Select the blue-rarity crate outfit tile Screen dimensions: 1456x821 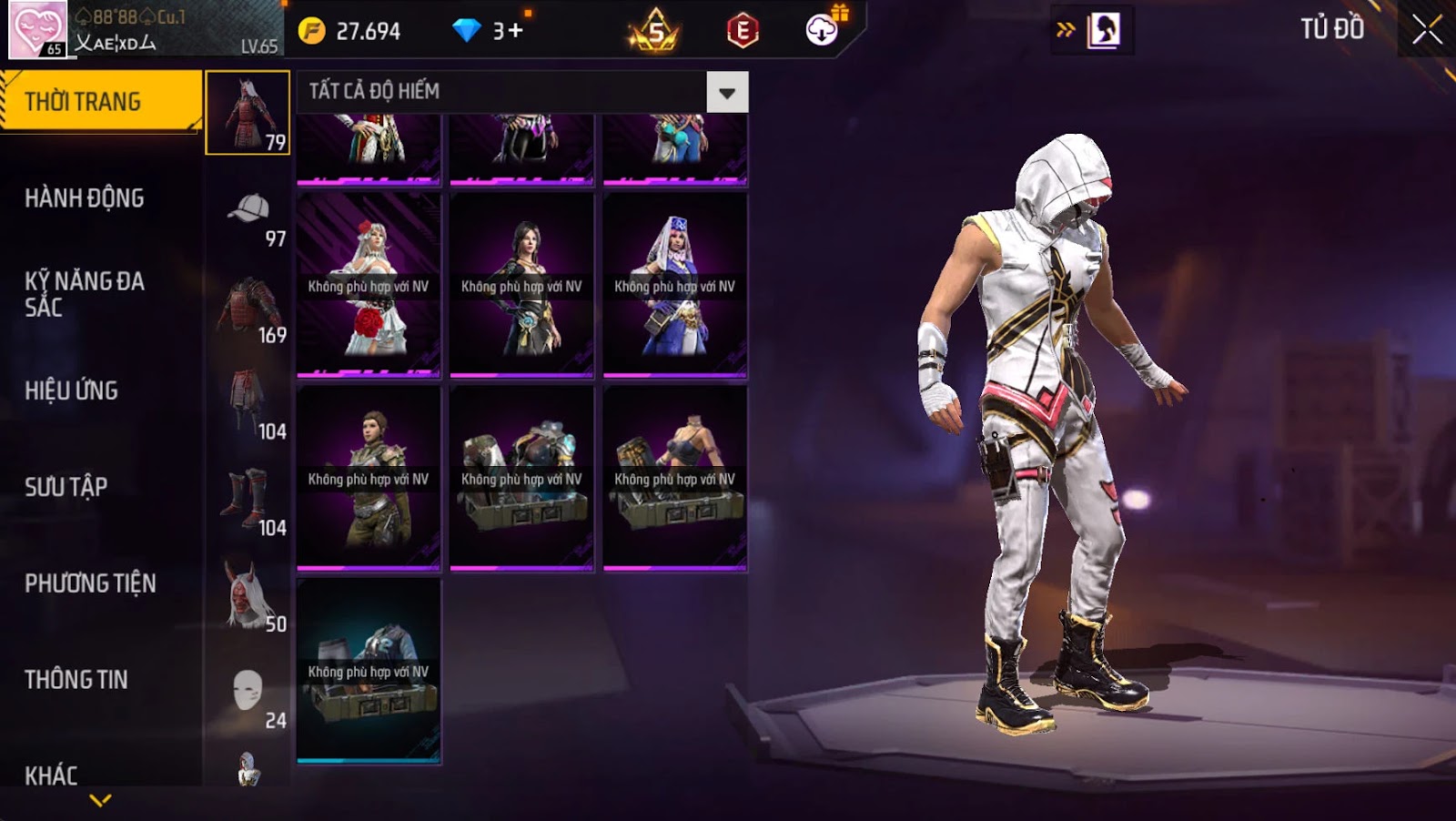pyautogui.click(x=369, y=672)
